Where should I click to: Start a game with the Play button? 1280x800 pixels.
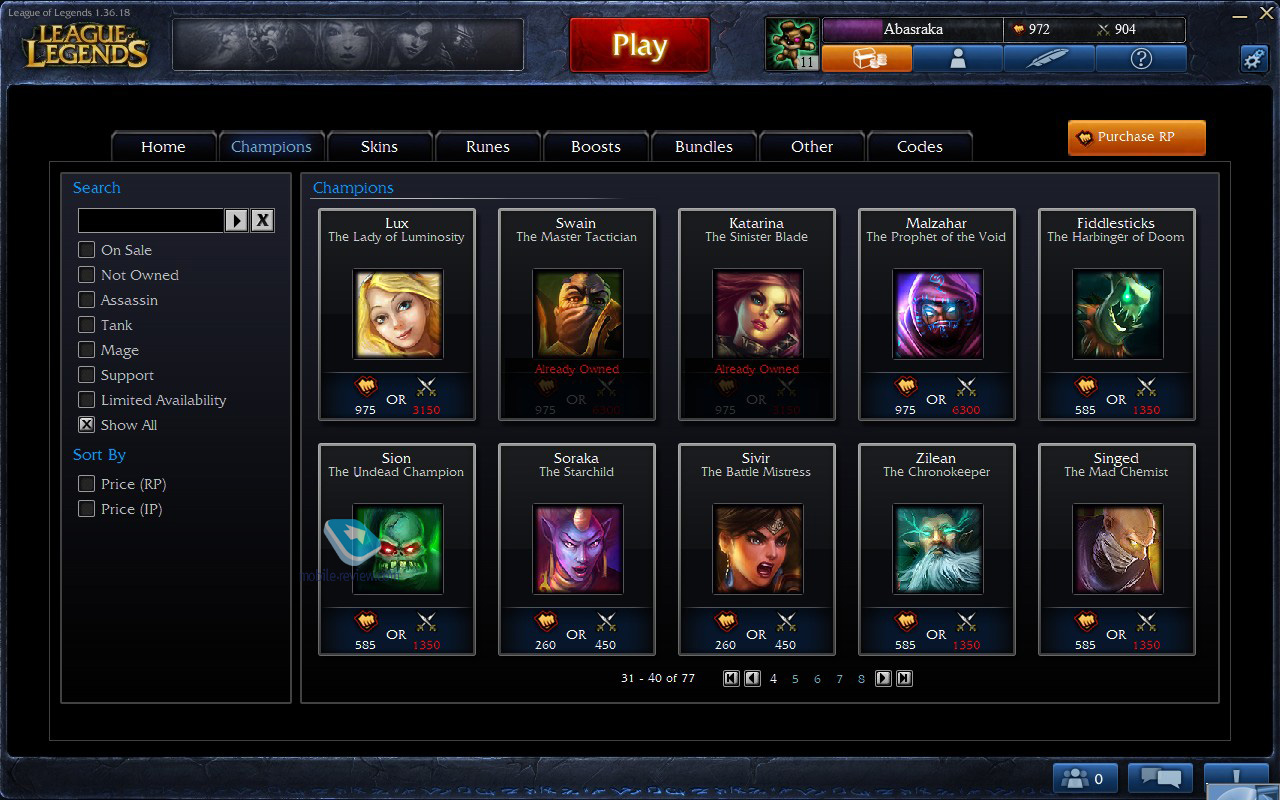[639, 45]
